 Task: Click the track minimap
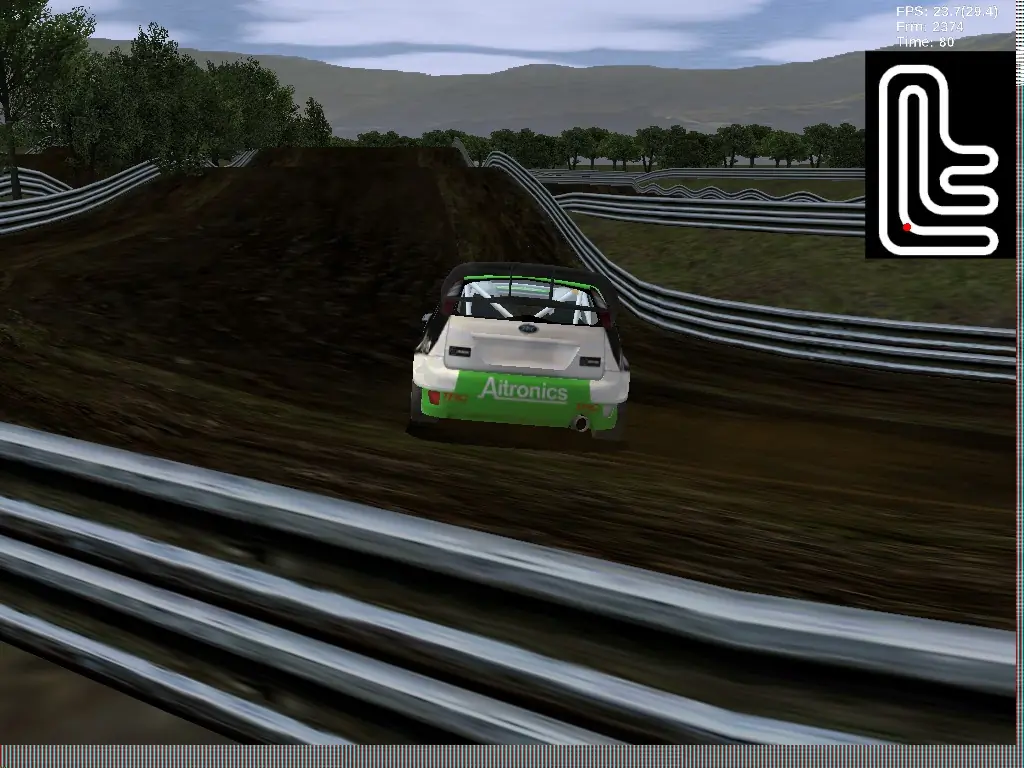click(x=938, y=155)
